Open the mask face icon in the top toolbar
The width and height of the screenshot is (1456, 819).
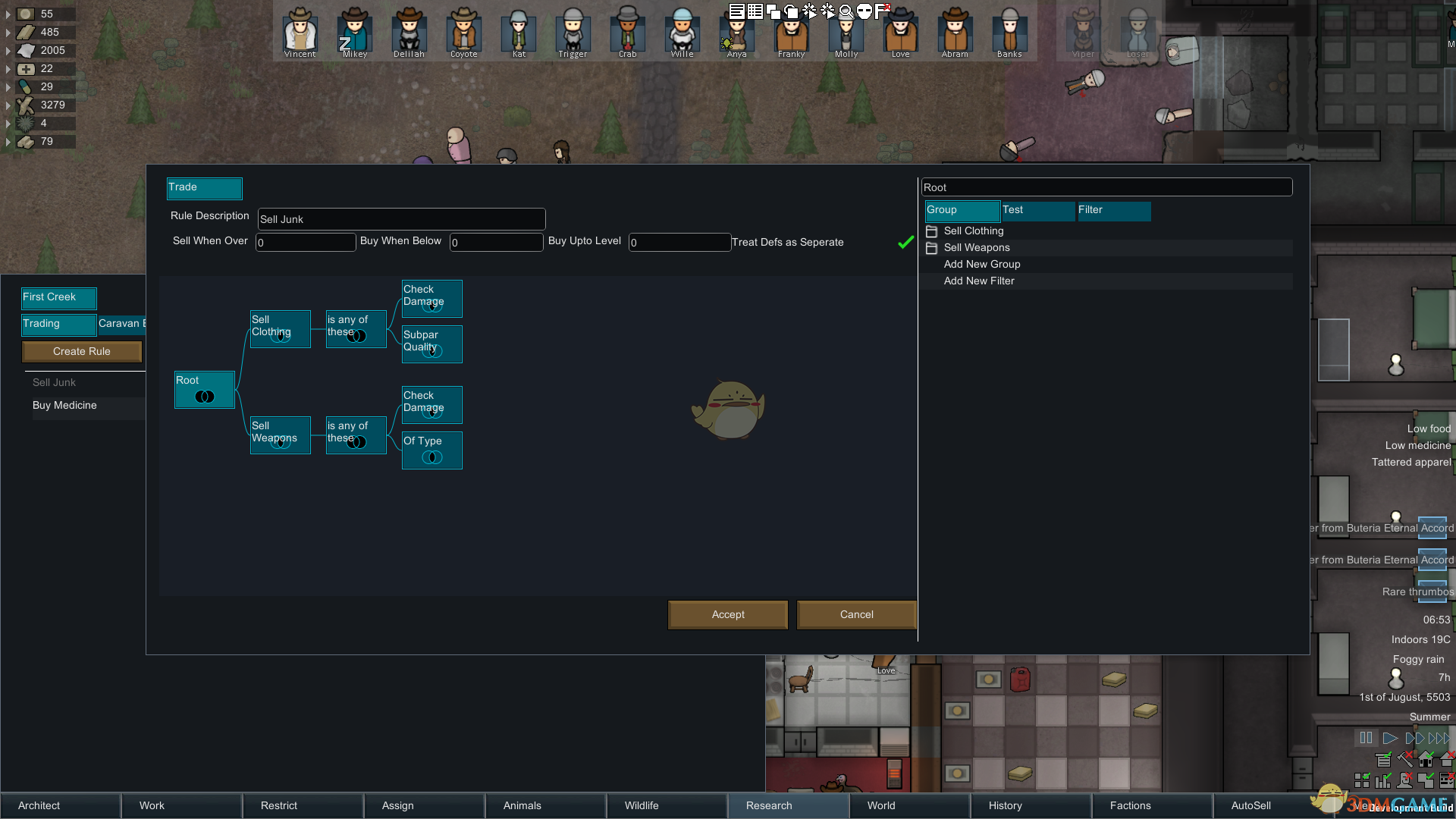(x=864, y=11)
